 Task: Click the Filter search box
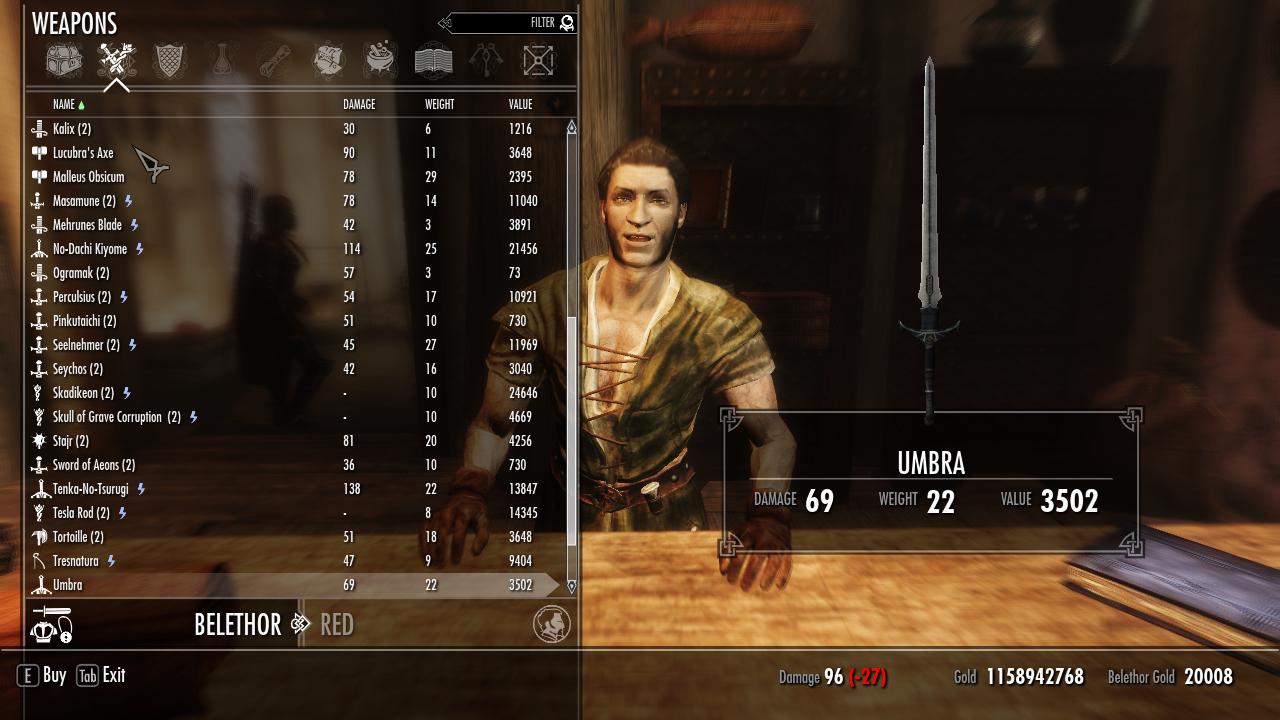tap(510, 23)
